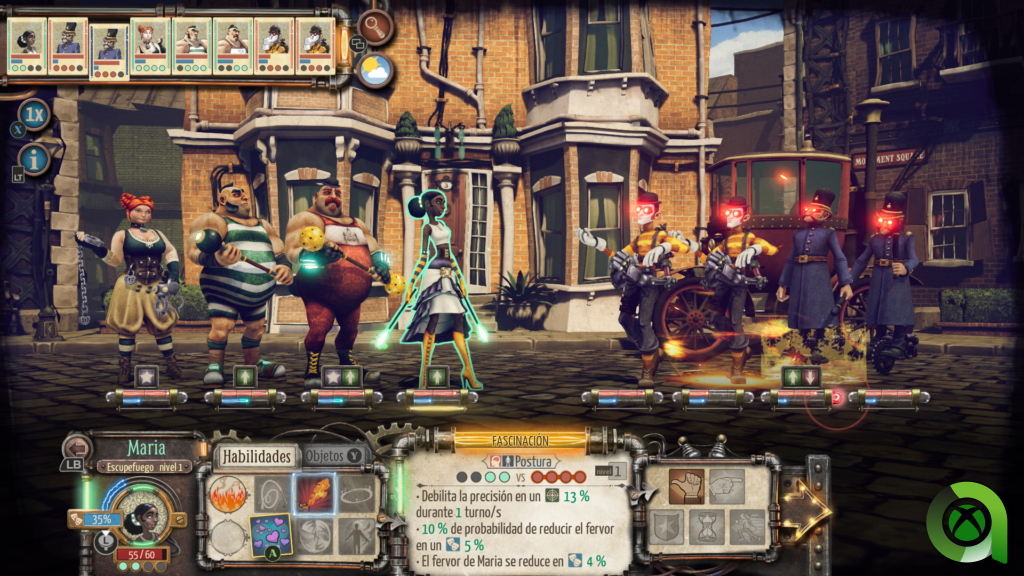Pick the hourglass stance icon
The width and height of the screenshot is (1024, 576).
click(706, 527)
